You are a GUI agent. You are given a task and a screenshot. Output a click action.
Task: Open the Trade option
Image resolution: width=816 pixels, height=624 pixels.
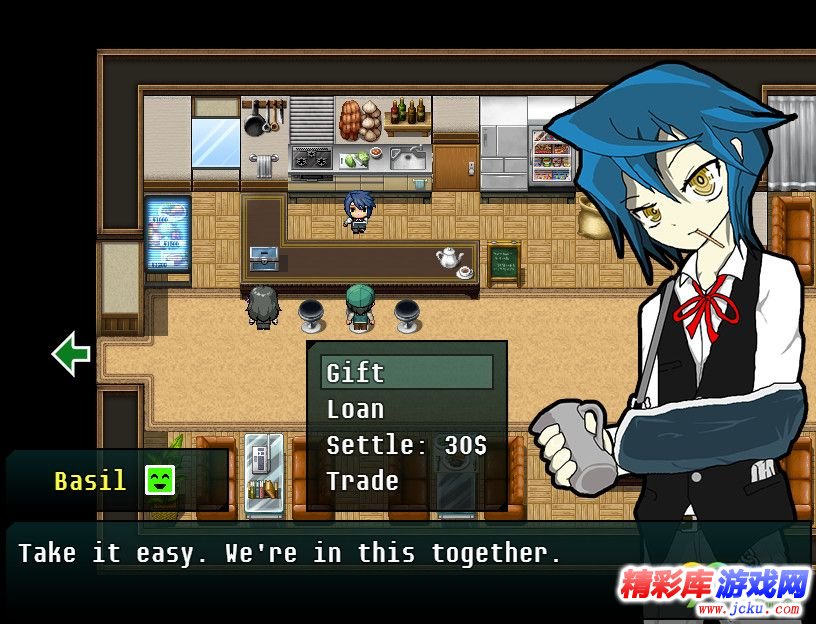[363, 481]
